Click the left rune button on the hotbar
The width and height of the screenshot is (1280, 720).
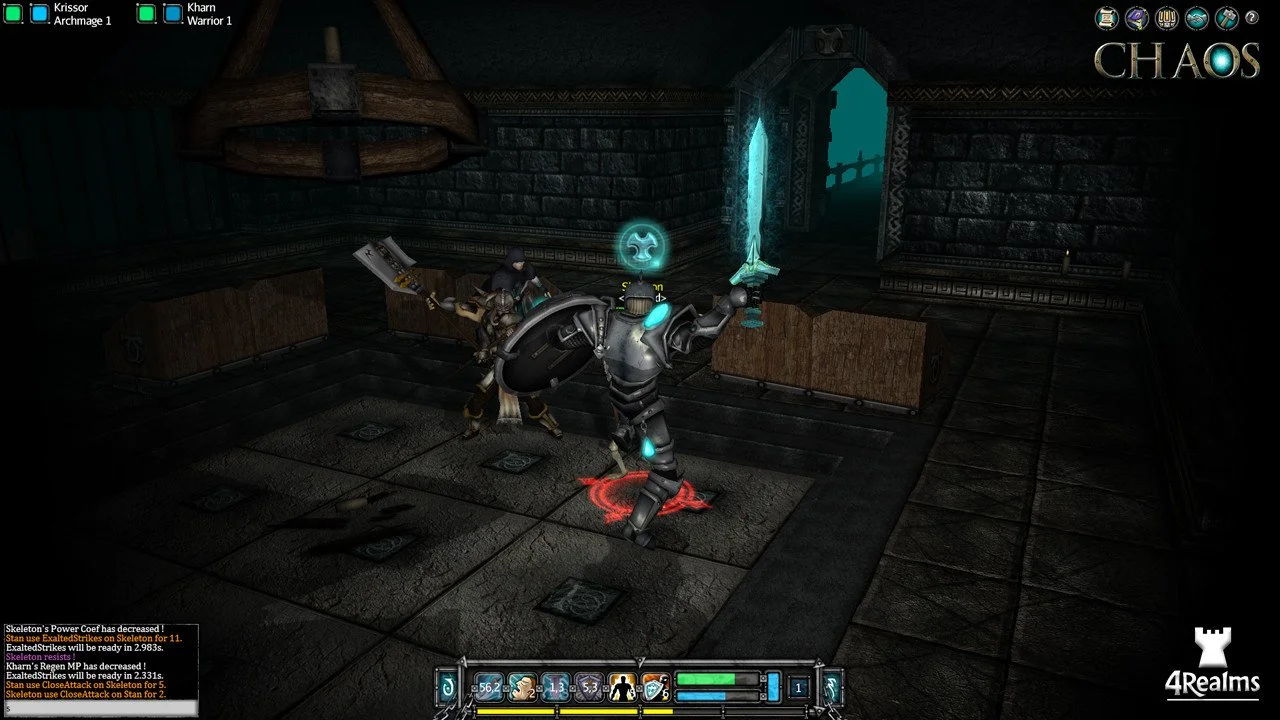click(x=448, y=687)
